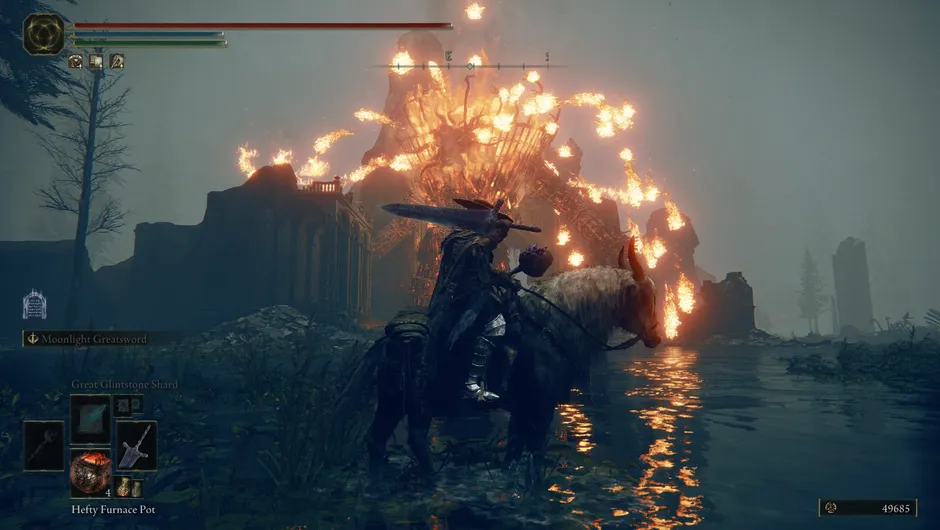Open the golden Elden Ring emblem
The width and height of the screenshot is (940, 530).
pos(44,34)
